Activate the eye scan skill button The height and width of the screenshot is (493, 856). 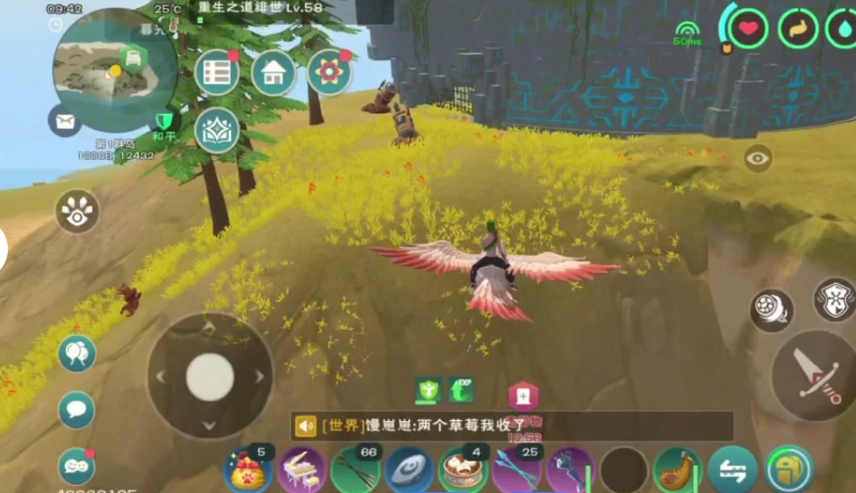coord(77,212)
